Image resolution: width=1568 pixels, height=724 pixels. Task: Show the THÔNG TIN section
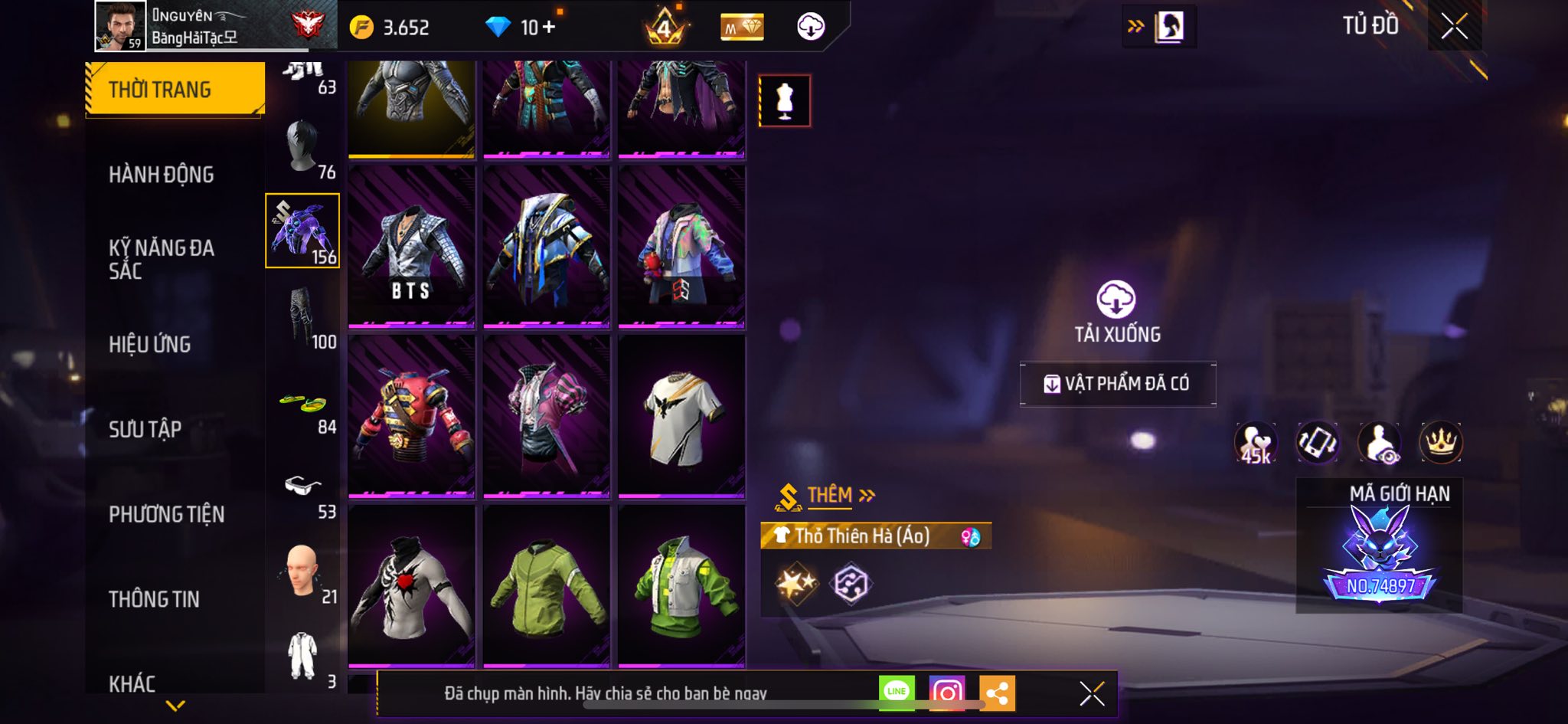154,599
